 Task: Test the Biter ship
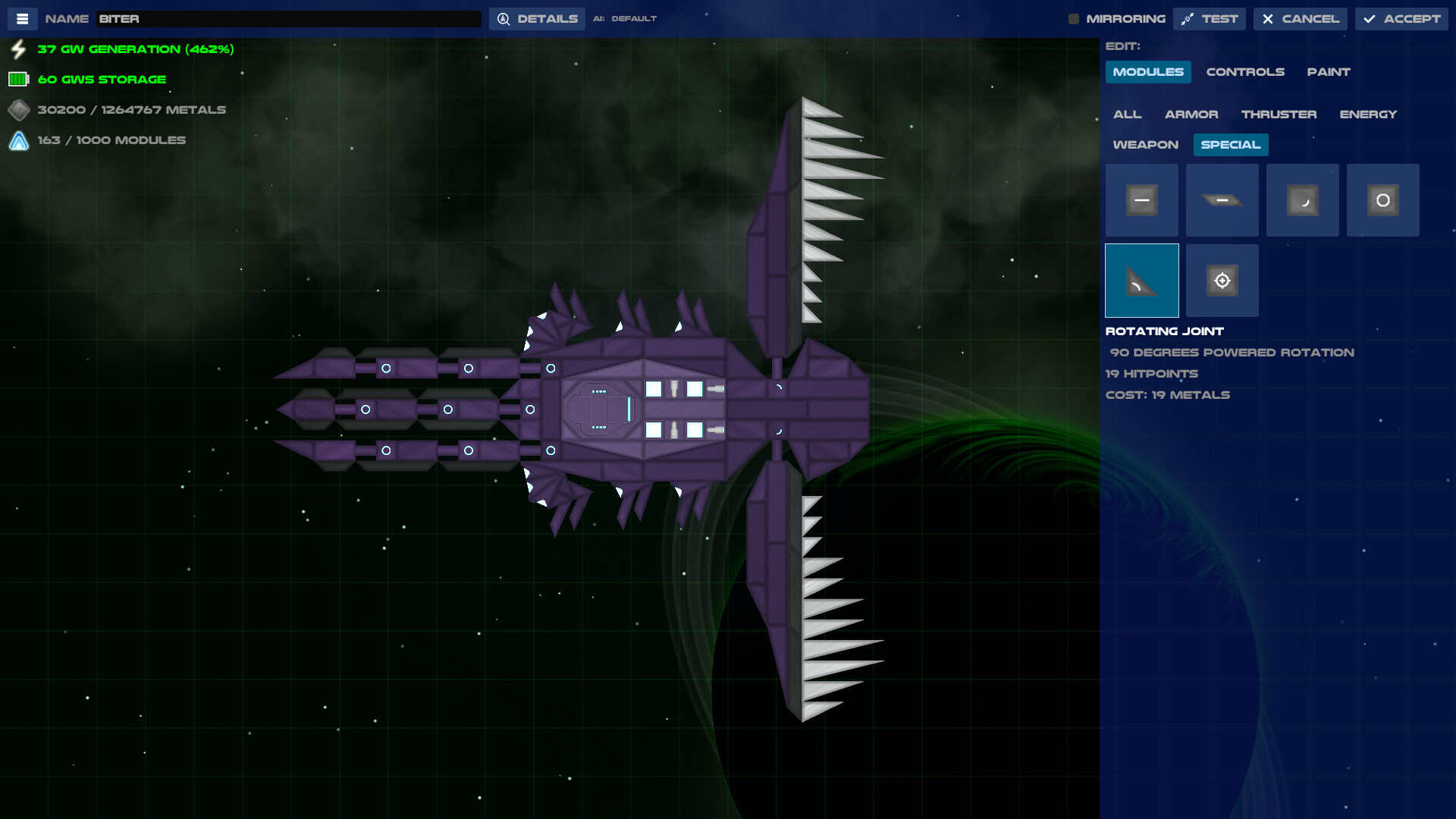tap(1210, 18)
